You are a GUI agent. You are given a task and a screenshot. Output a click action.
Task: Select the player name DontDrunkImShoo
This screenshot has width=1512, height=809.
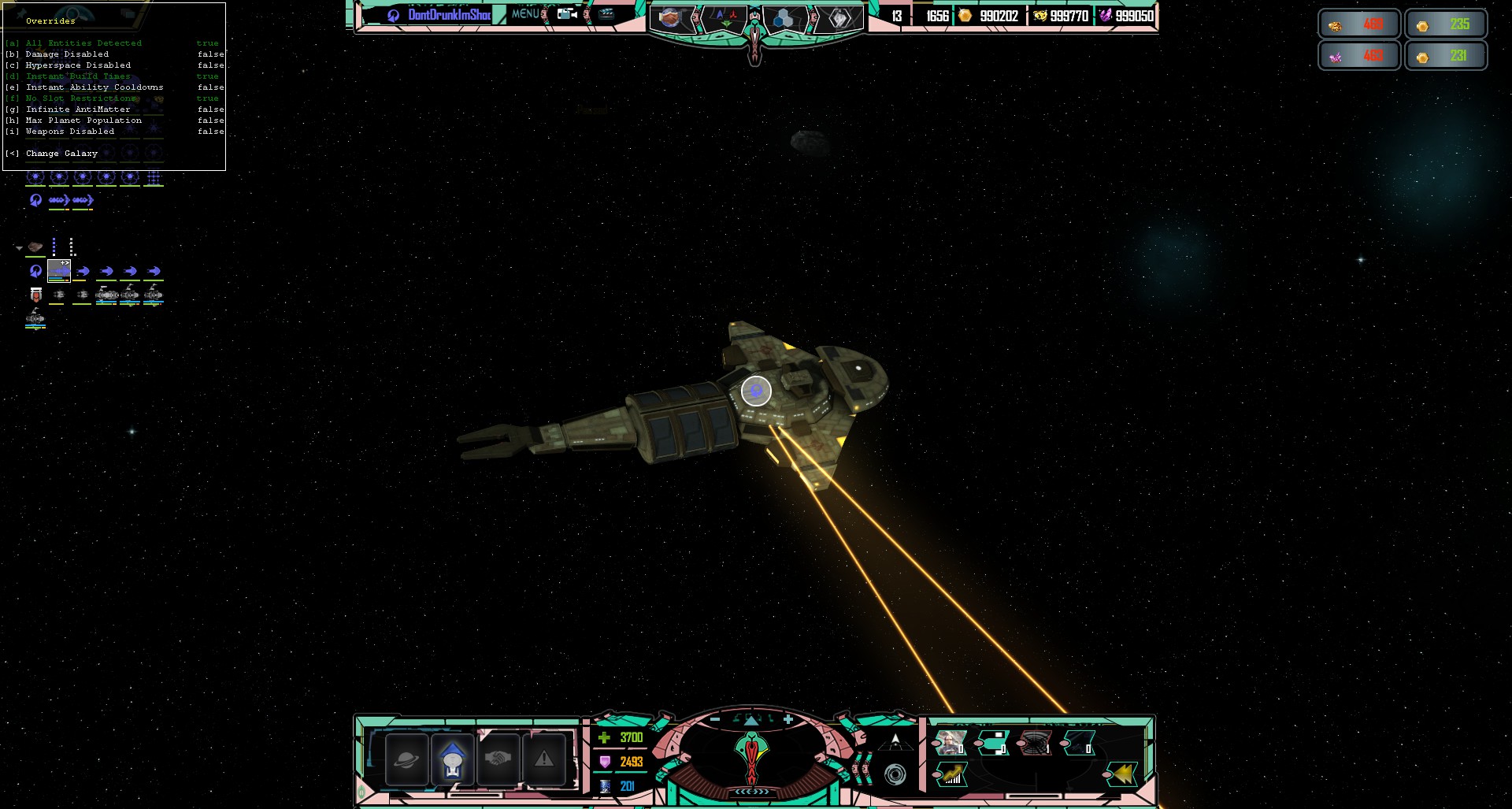pos(449,15)
